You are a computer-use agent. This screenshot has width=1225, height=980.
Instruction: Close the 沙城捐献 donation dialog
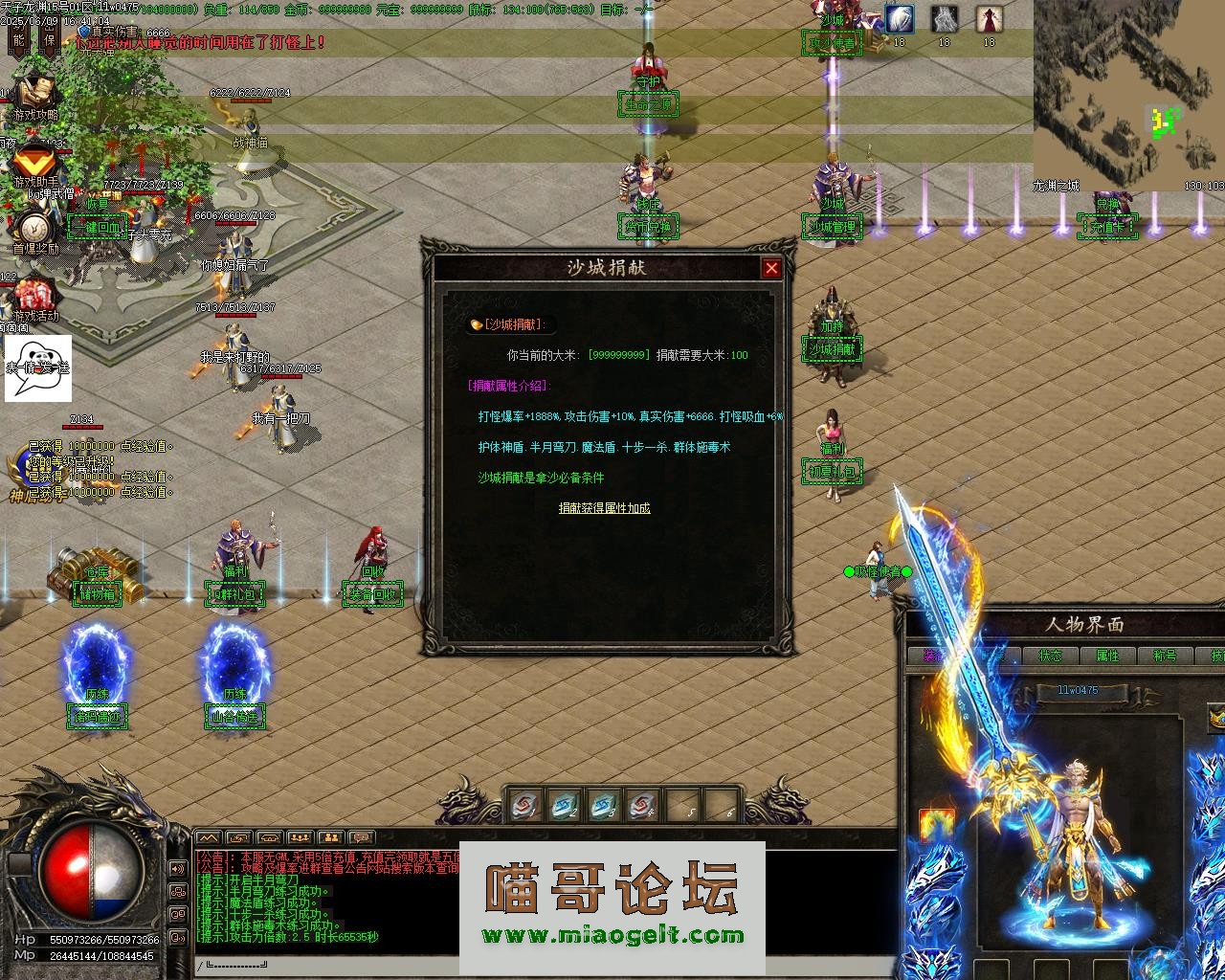pos(771,269)
